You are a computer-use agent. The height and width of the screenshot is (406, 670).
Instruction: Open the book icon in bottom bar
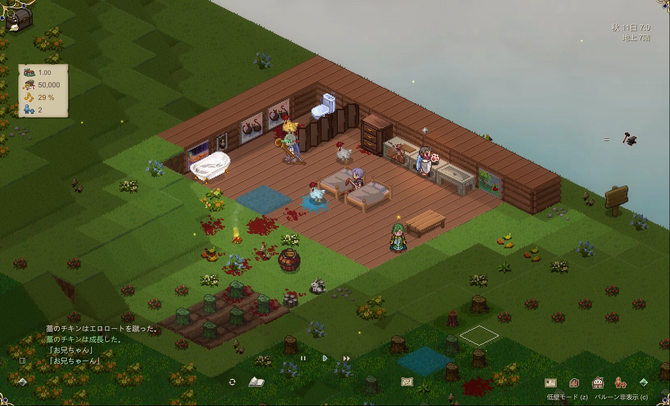256,382
